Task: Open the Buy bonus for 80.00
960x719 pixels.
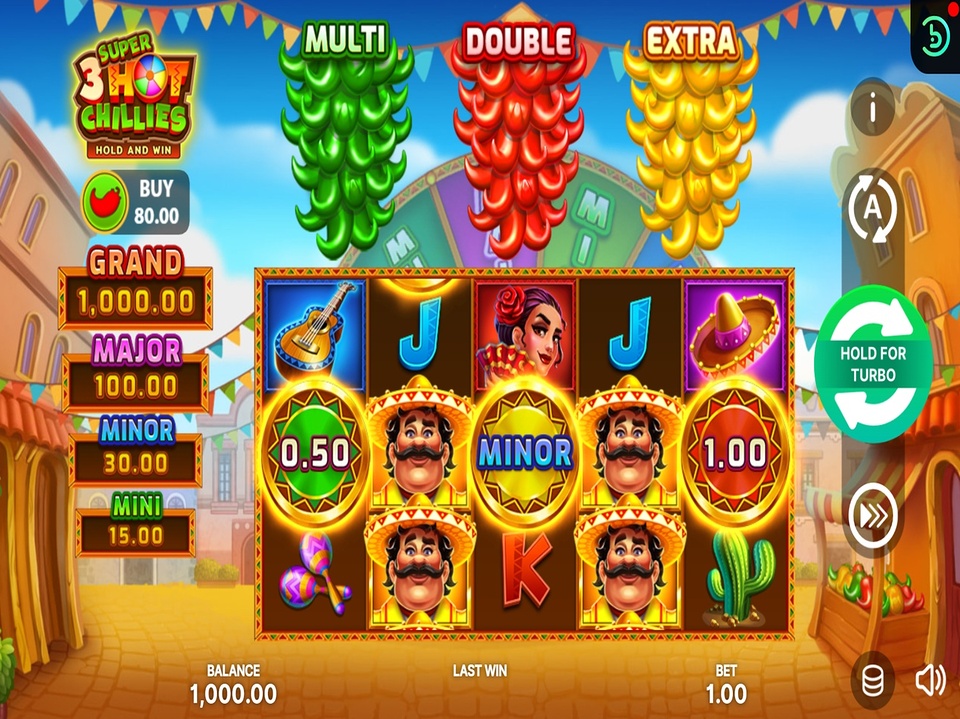Action: (x=134, y=201)
